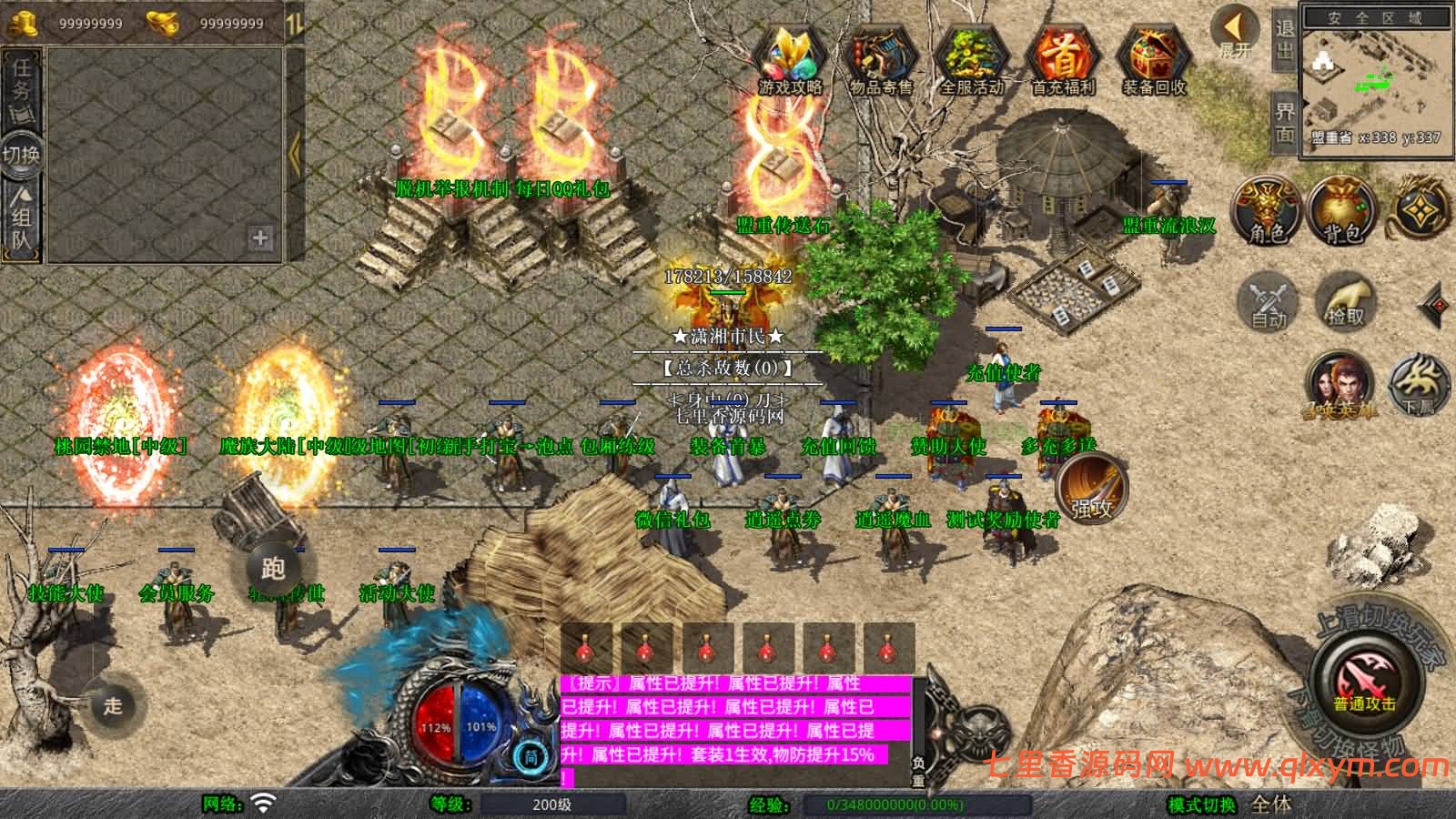Select the 退出 exit button
This screenshot has width=1456, height=819.
1284,39
